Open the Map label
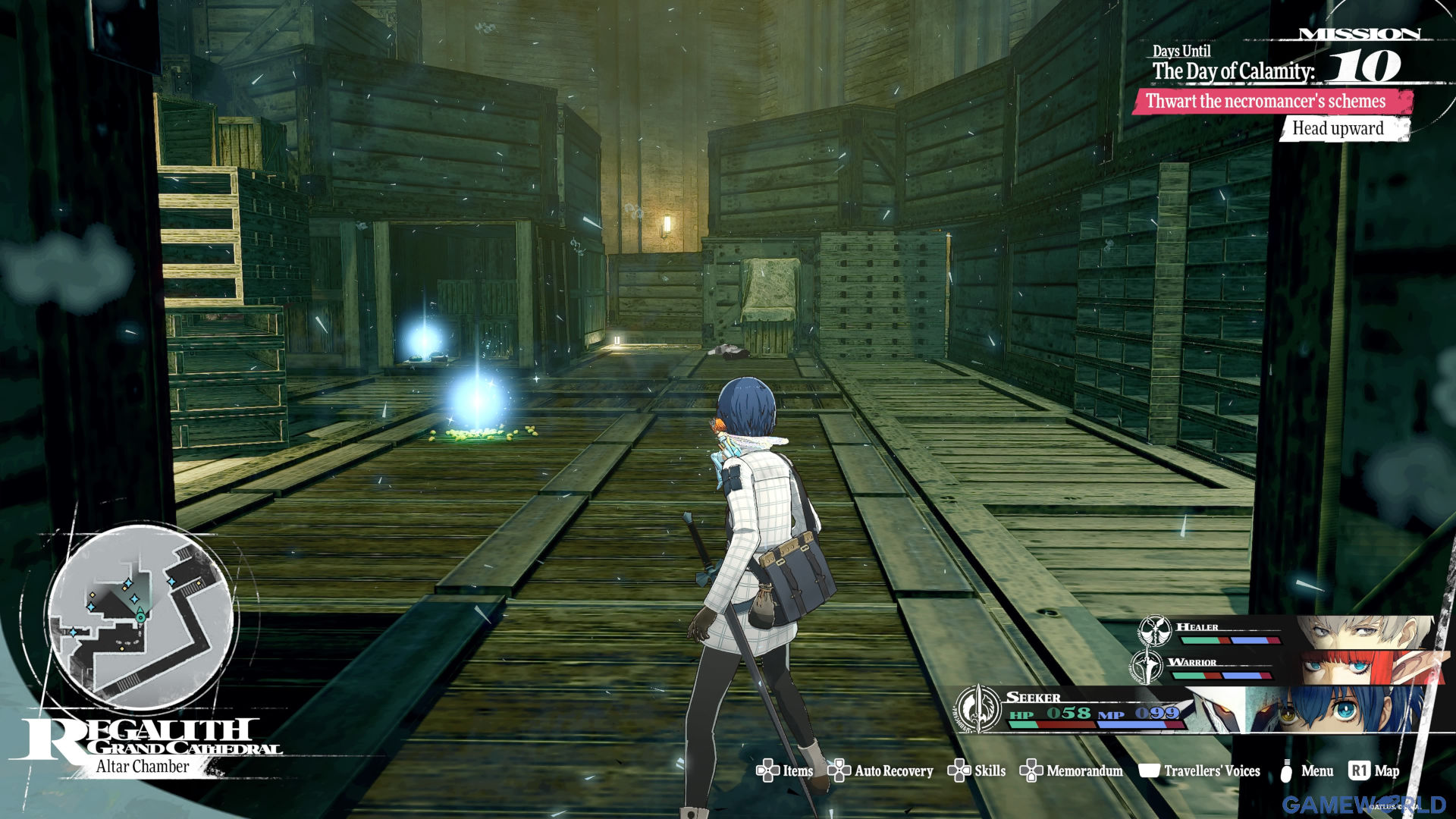The height and width of the screenshot is (819, 1456). tap(1375, 770)
